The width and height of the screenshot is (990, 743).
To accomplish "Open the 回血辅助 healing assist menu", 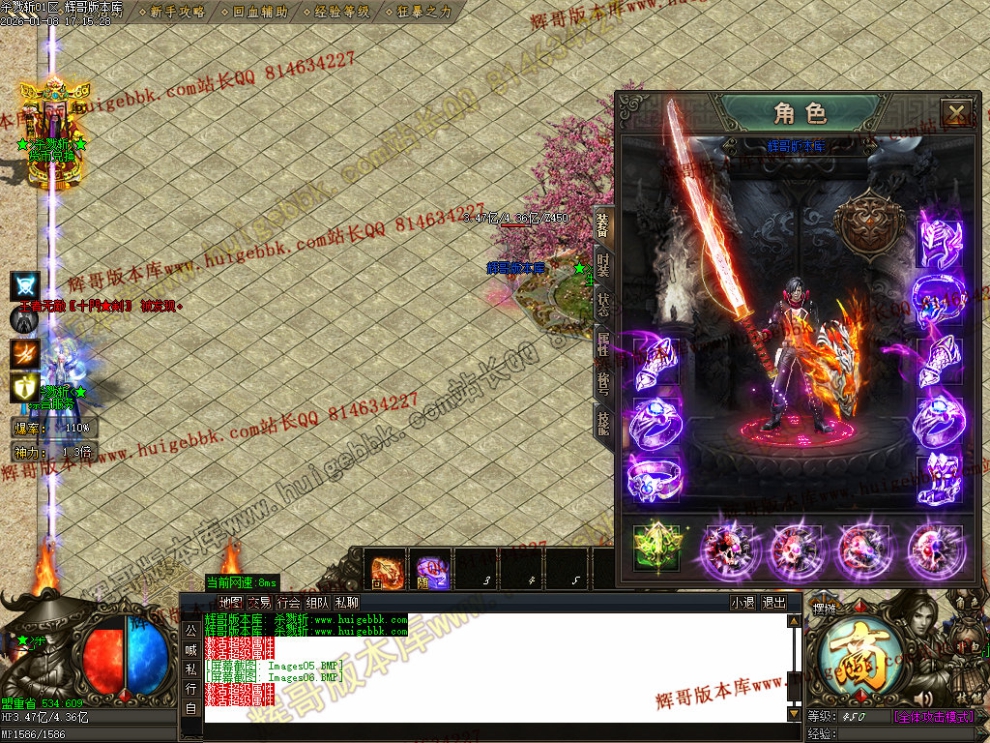I will pyautogui.click(x=259, y=12).
